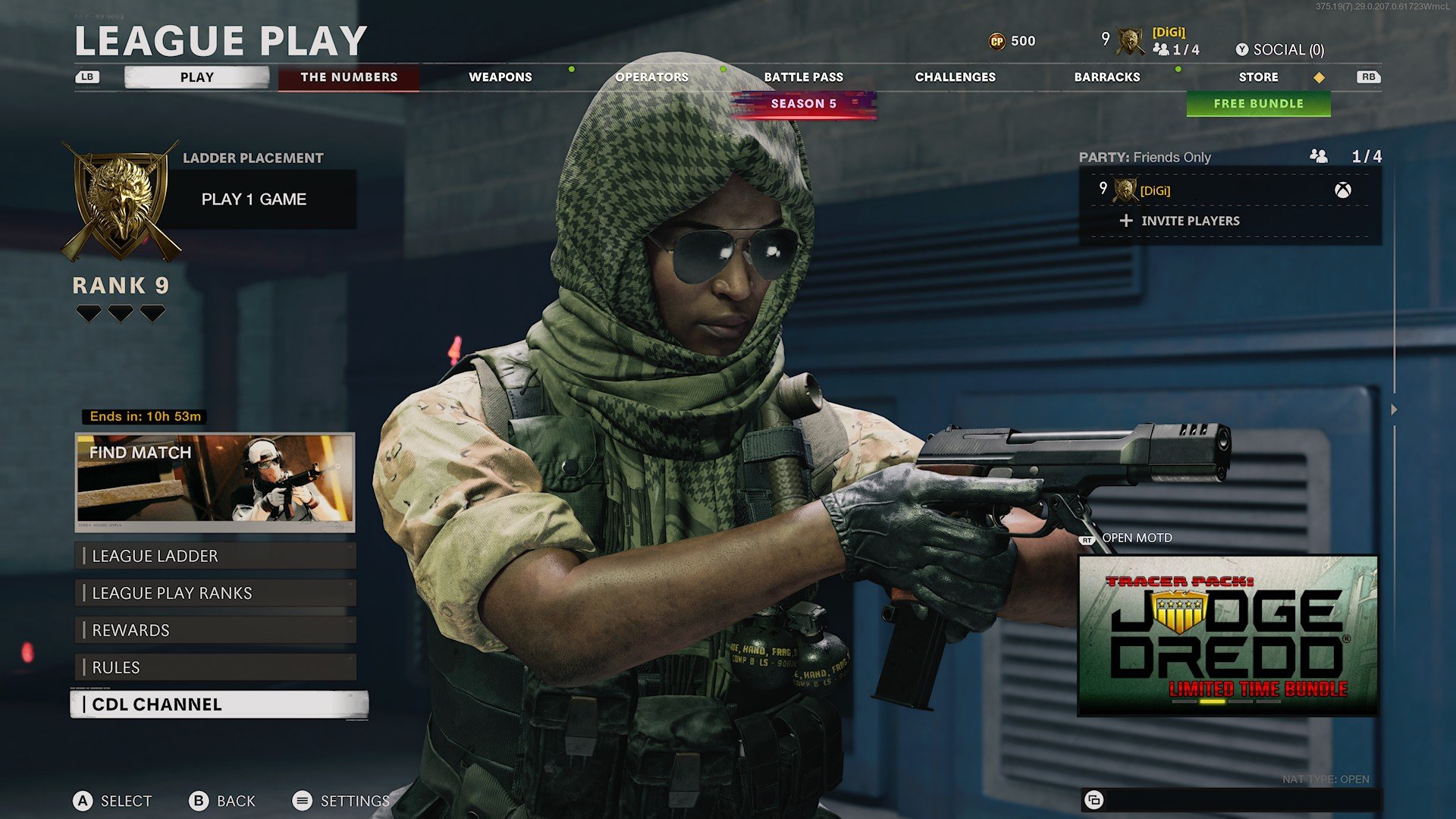Open the Social panel via the Y icon
Image resolution: width=1456 pixels, height=819 pixels.
(1243, 49)
